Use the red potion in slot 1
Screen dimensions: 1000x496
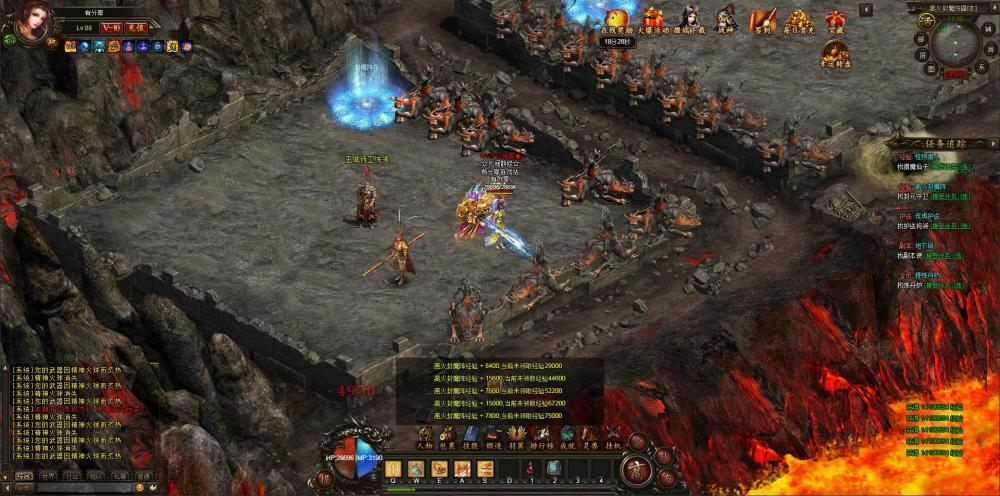click(x=530, y=468)
